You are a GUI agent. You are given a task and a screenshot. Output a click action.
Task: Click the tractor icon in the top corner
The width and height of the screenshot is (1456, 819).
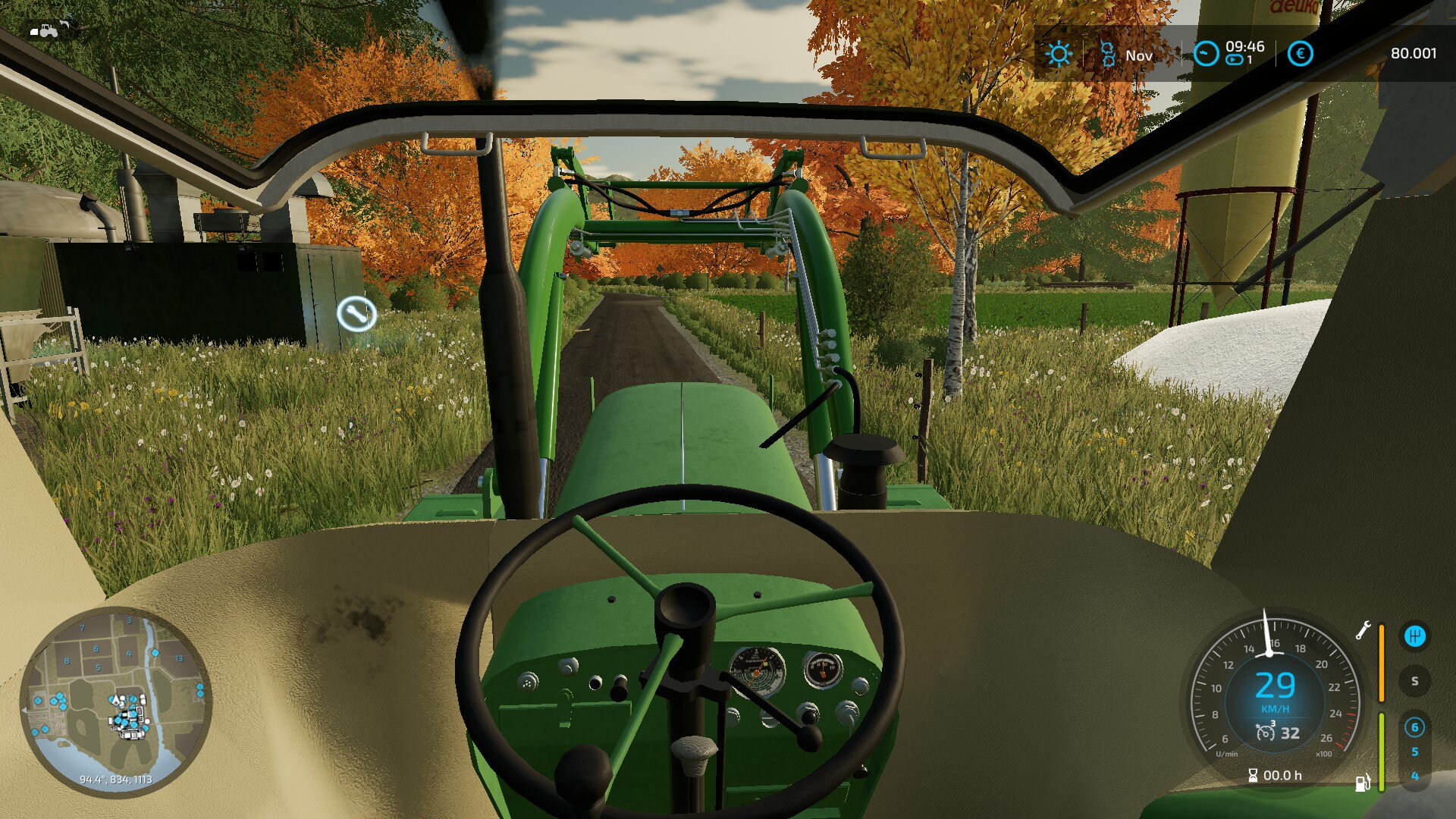coord(47,31)
